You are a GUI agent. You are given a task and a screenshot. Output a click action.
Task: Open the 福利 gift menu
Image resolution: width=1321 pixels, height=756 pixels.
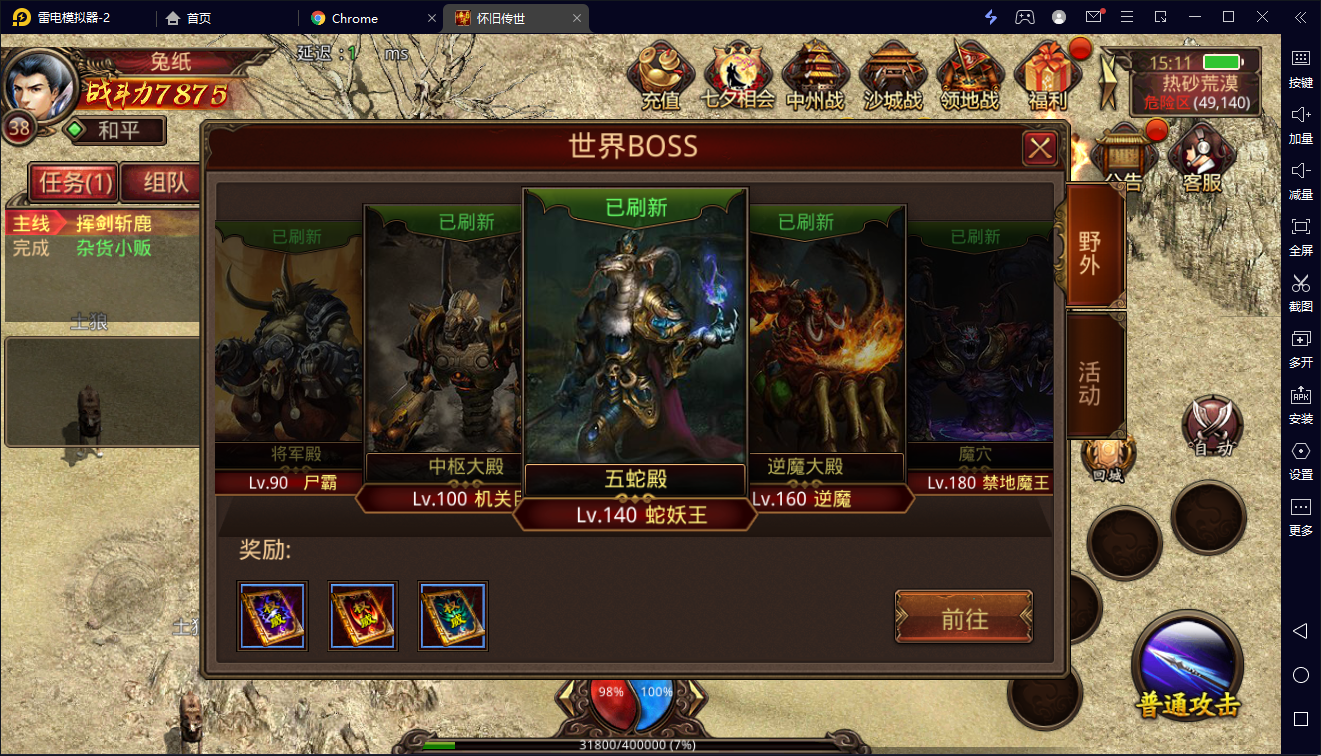[1047, 76]
